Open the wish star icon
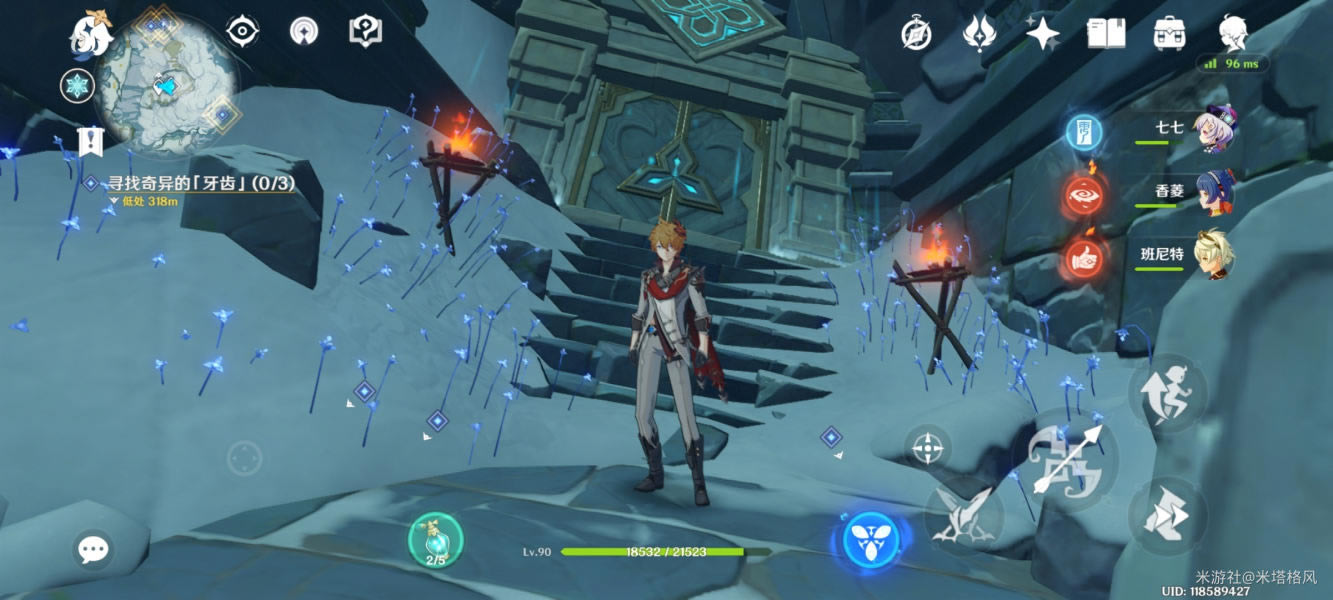This screenshot has height=600, width=1333. (x=1042, y=34)
